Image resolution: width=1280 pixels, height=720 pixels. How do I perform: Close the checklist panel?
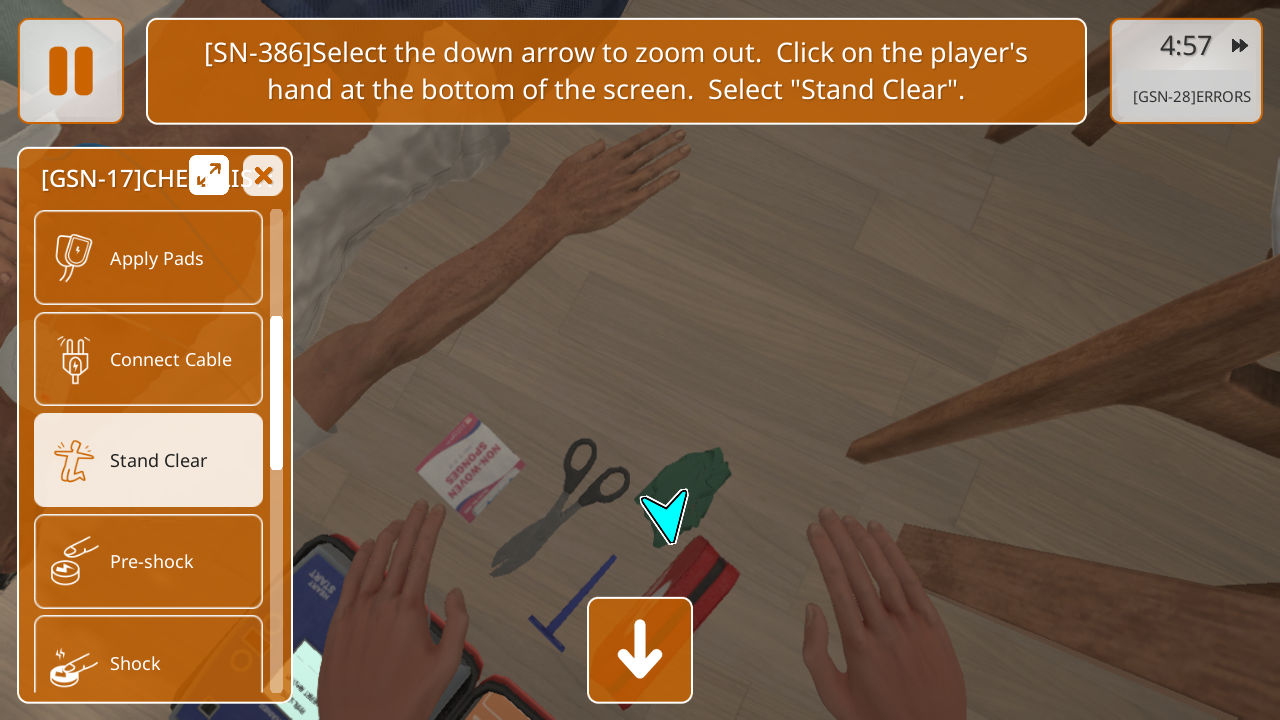263,176
